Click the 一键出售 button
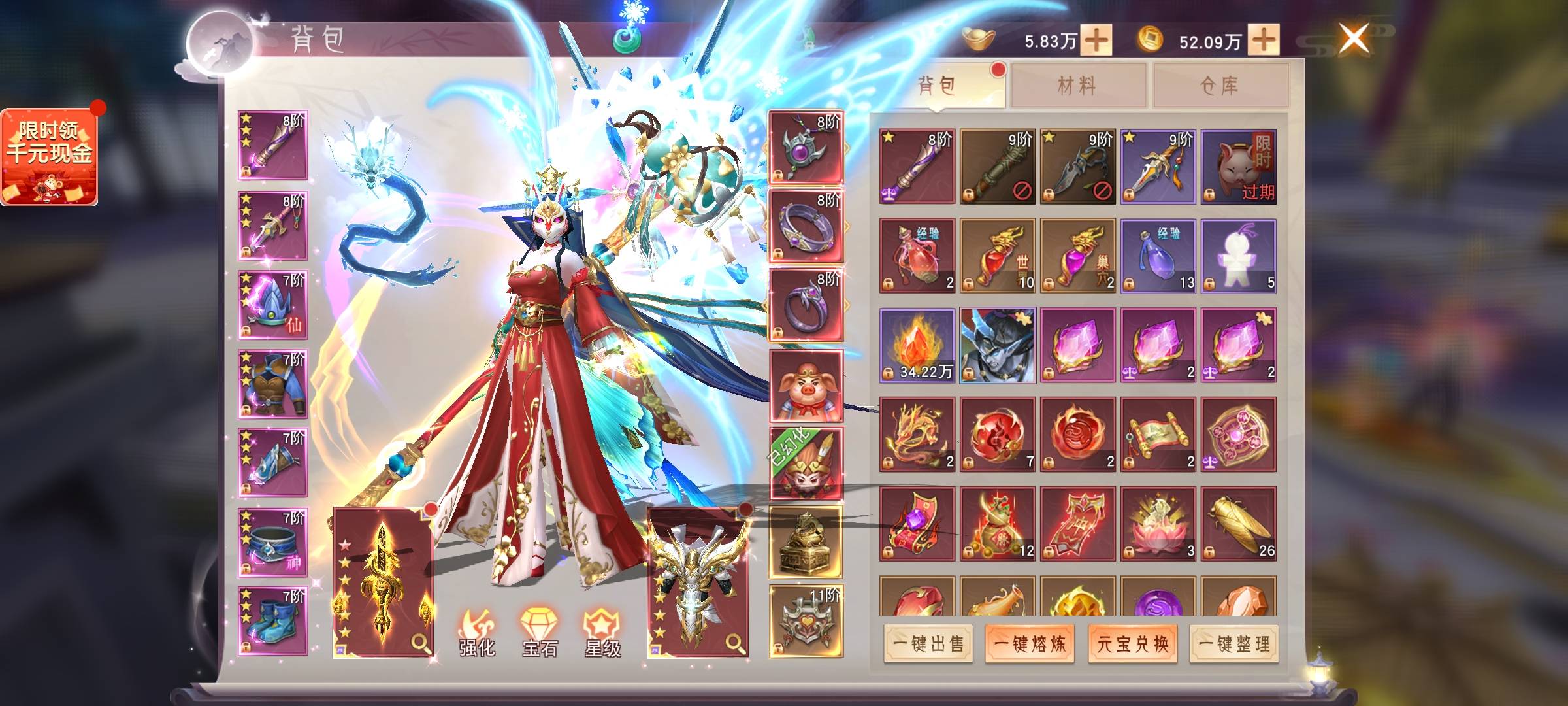 [x=928, y=644]
